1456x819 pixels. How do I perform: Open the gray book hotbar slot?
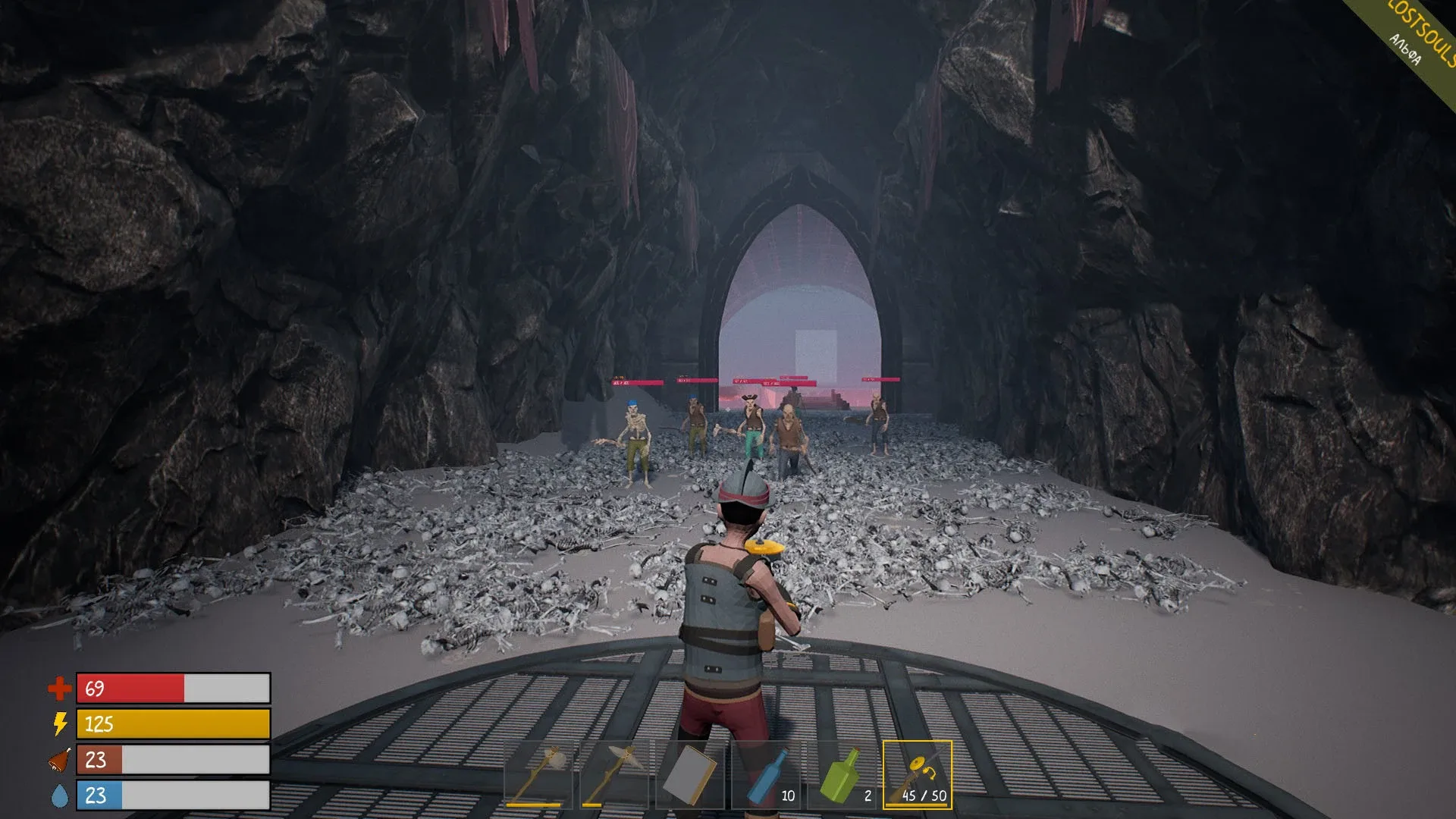pos(689,774)
